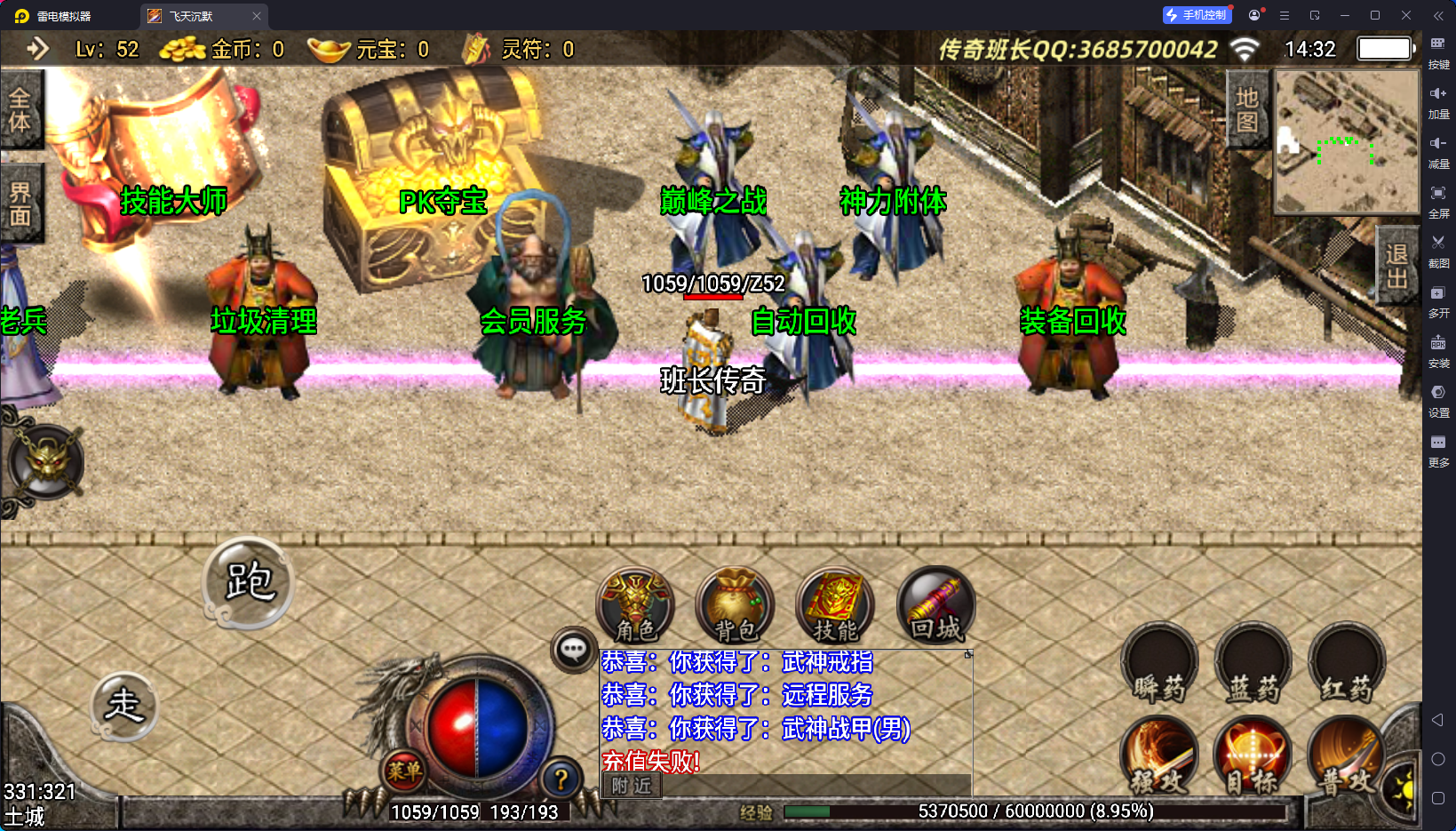Open the 角色 character panel
1456x831 pixels.
(635, 606)
